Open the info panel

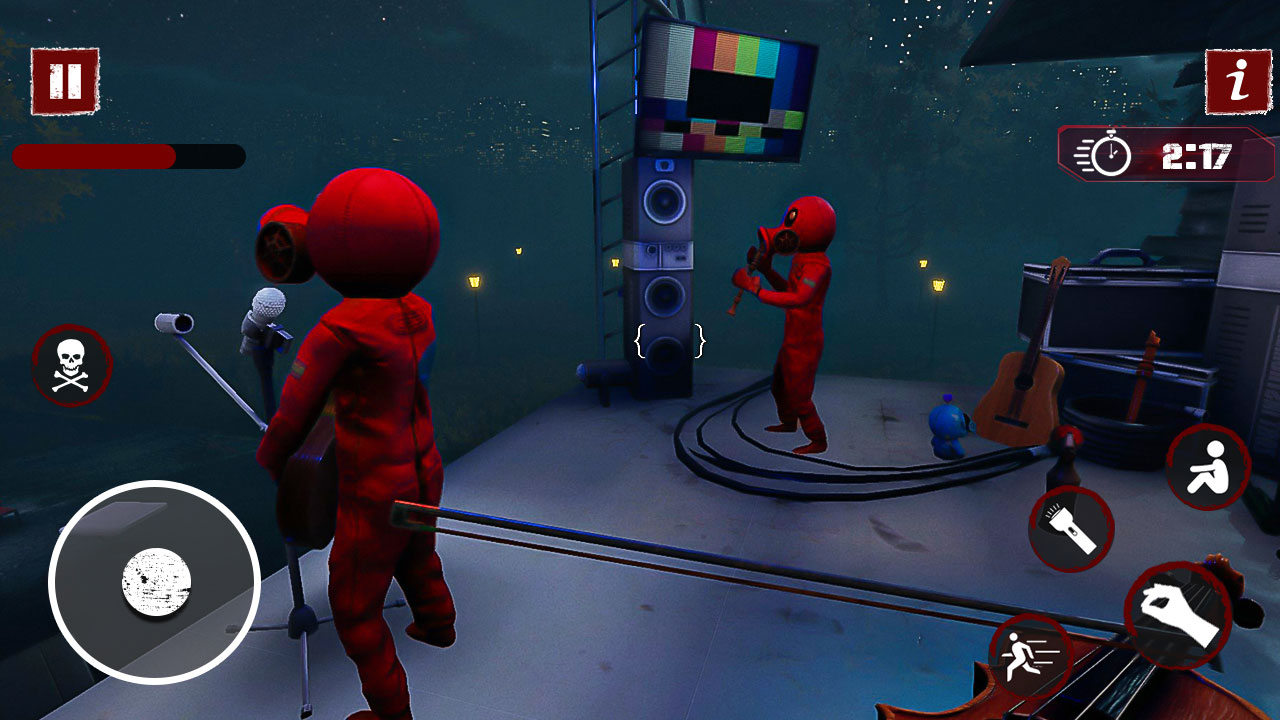pyautogui.click(x=1238, y=81)
